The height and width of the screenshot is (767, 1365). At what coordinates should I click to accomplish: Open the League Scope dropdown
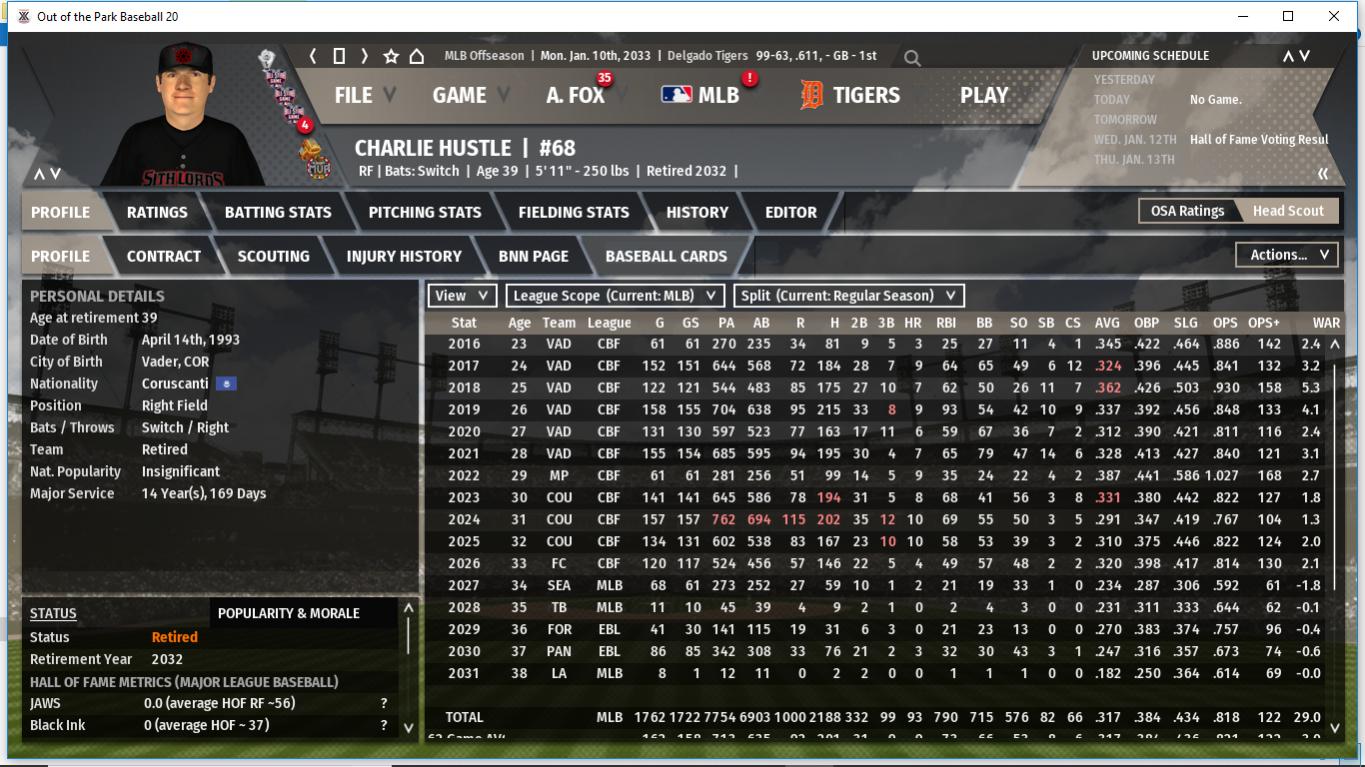(x=615, y=296)
